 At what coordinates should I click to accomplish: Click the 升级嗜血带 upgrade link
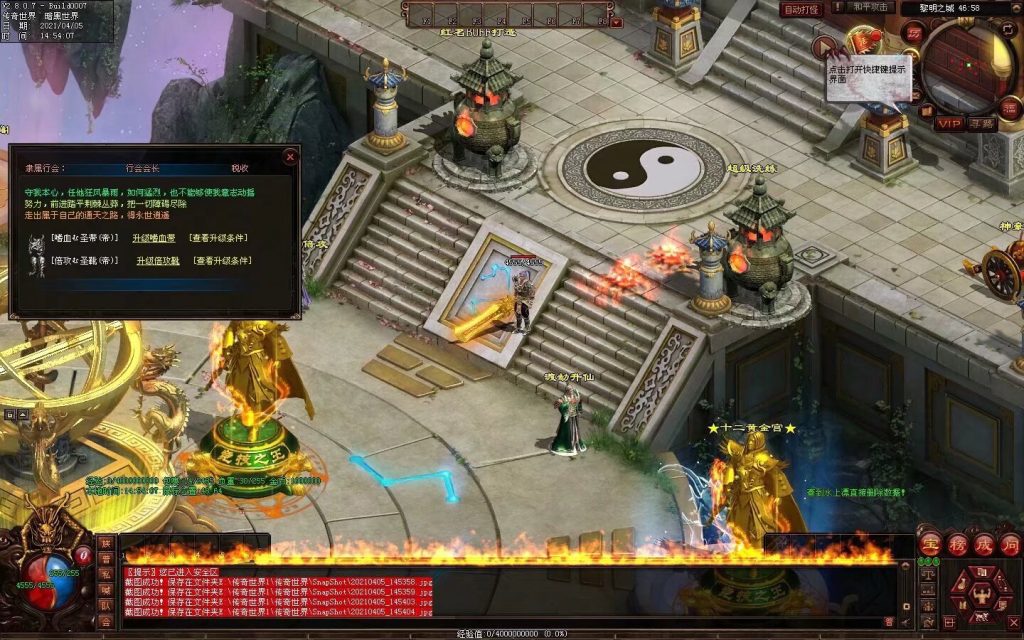[x=155, y=238]
